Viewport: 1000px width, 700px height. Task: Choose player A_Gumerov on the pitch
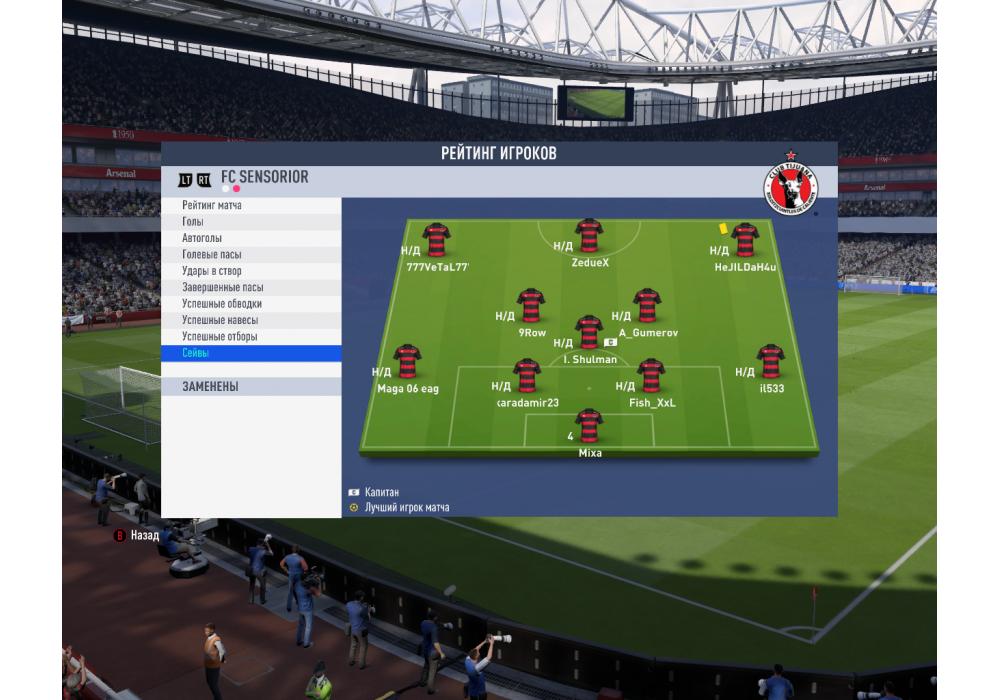(x=647, y=306)
